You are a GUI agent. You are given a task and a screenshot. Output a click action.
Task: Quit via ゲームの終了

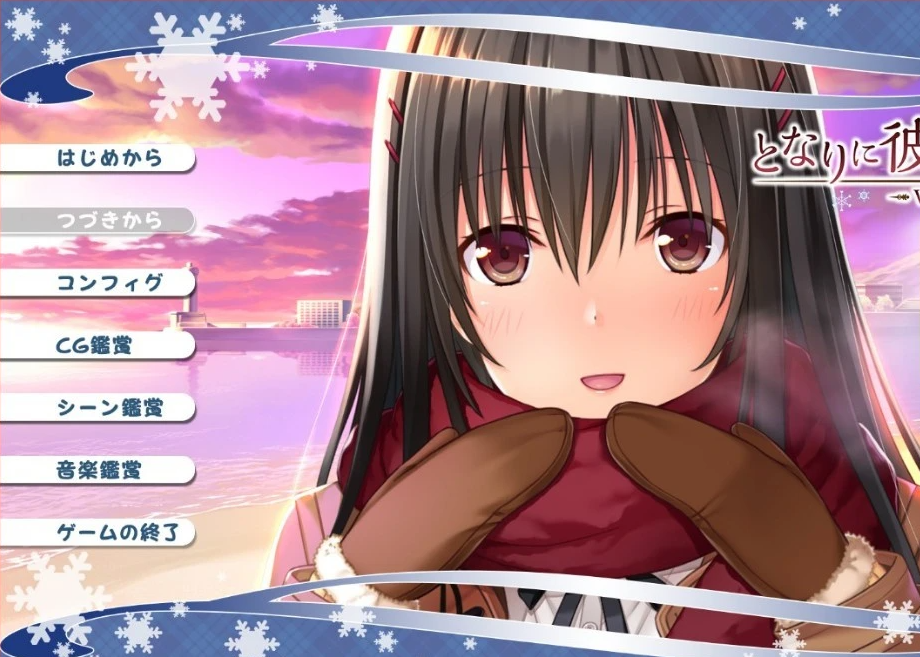point(109,533)
